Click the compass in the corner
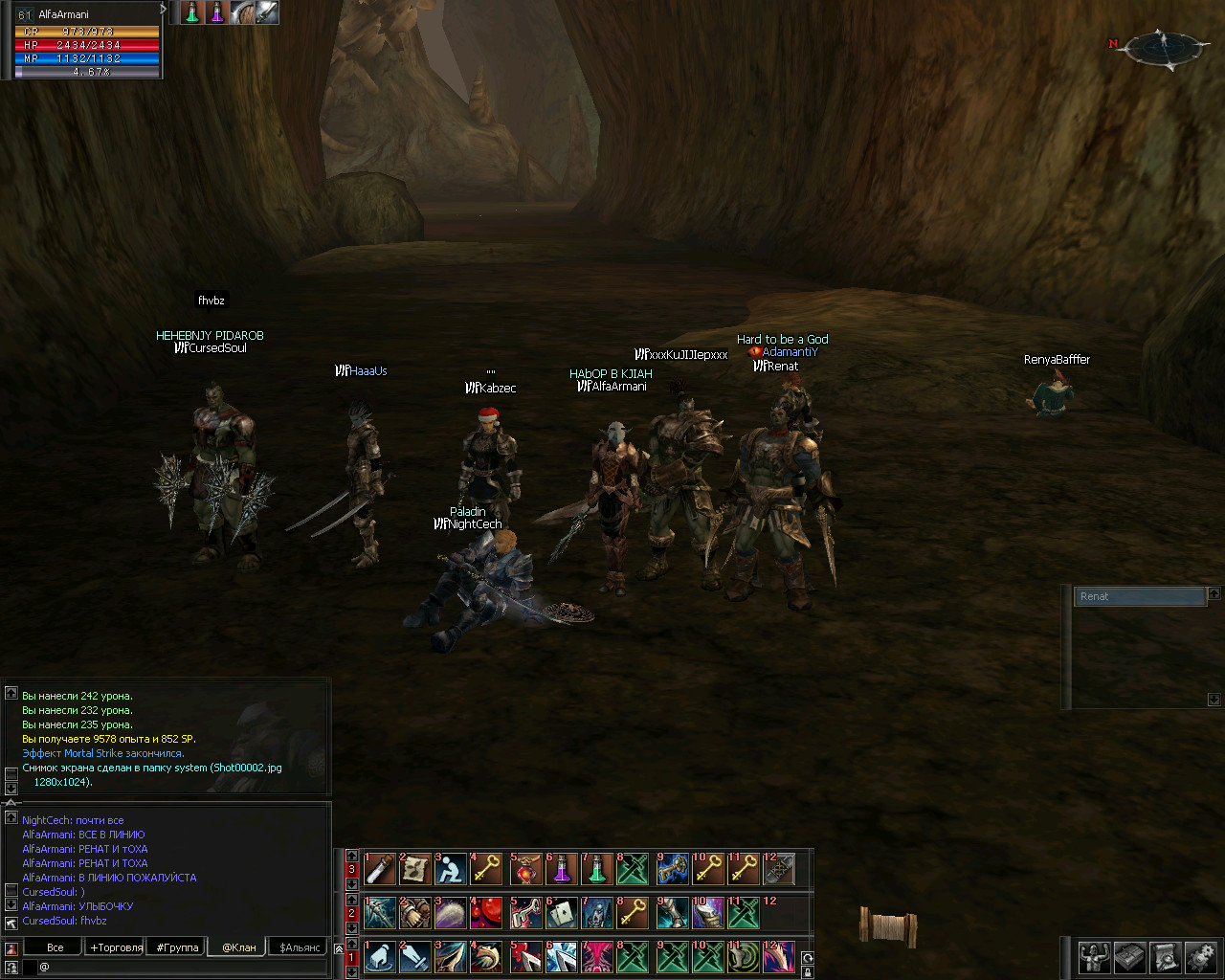This screenshot has height=980, width=1225. click(x=1163, y=46)
